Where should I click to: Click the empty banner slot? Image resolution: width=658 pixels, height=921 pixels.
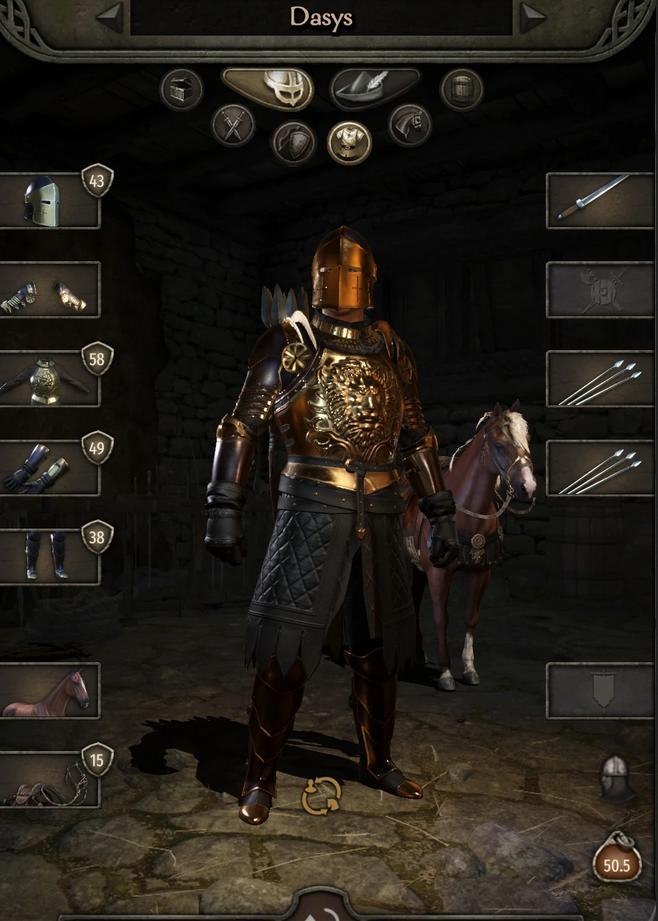[600, 690]
